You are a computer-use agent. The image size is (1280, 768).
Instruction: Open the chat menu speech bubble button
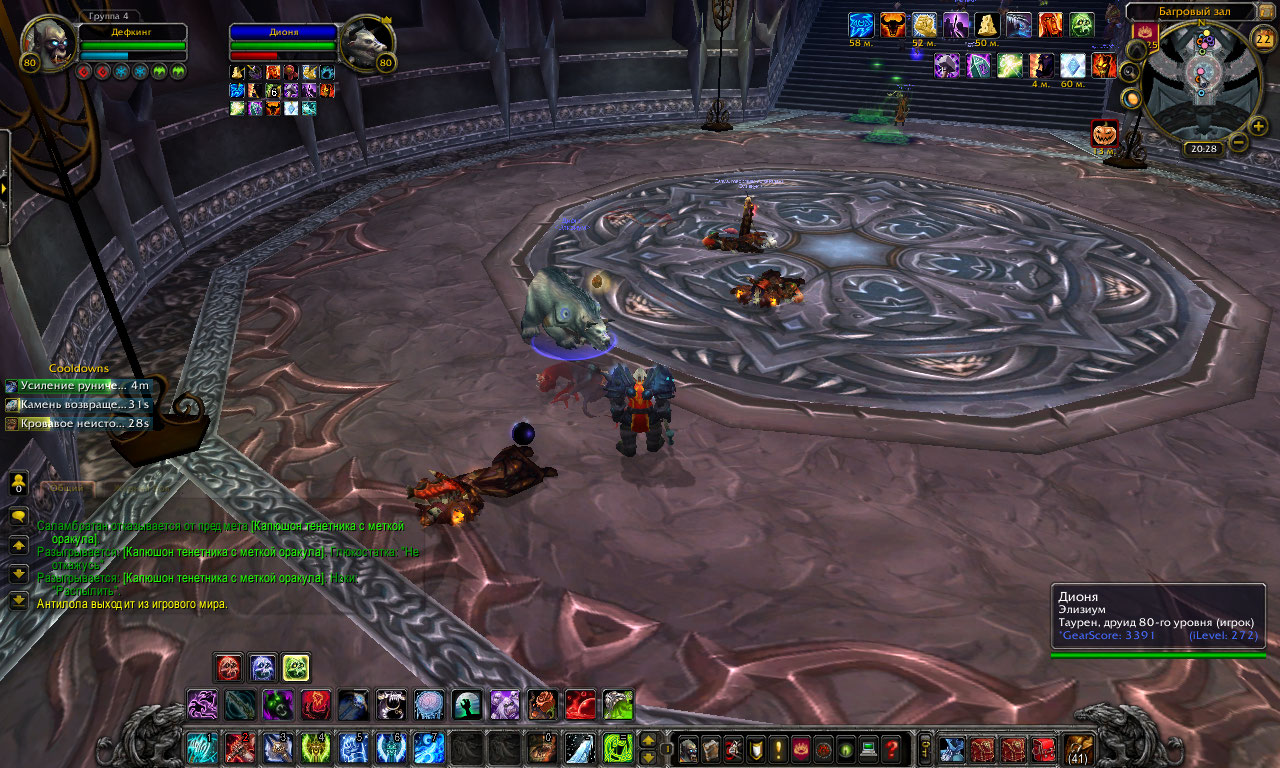(x=18, y=516)
